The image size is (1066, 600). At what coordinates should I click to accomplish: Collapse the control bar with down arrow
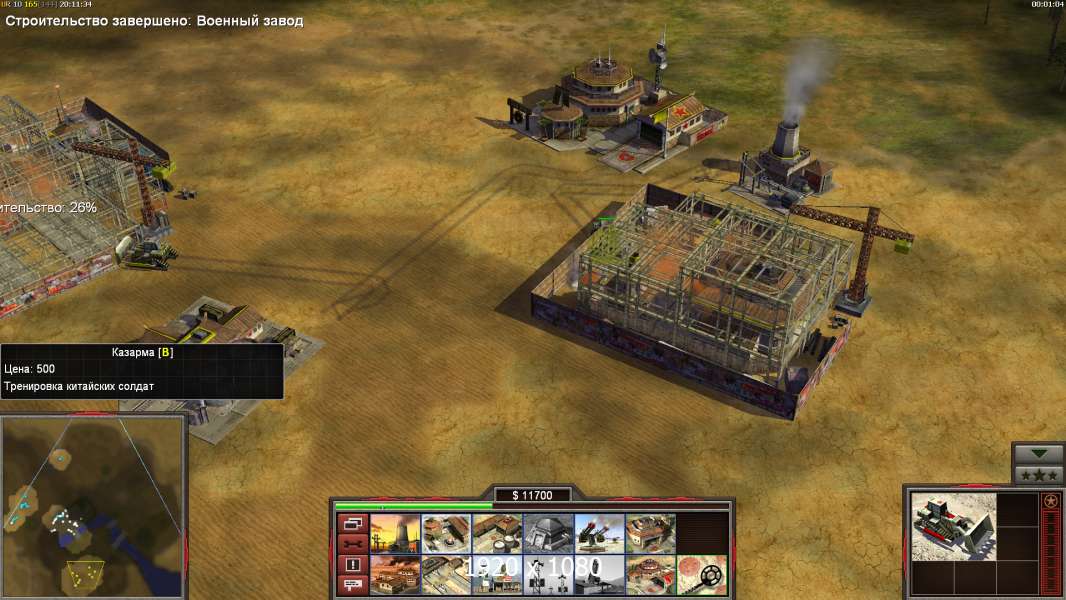[1038, 453]
